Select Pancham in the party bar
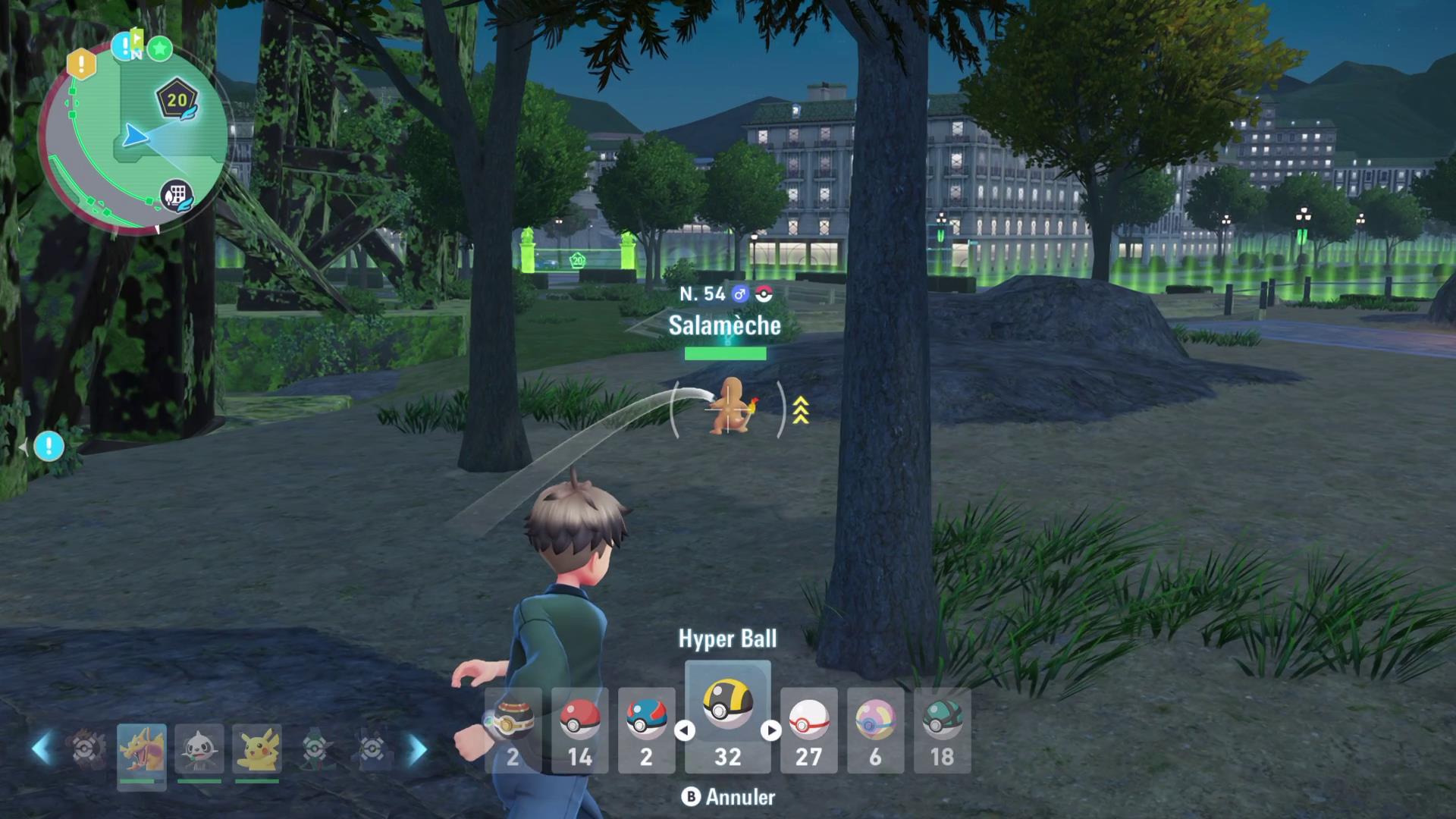1456x819 pixels. [199, 751]
